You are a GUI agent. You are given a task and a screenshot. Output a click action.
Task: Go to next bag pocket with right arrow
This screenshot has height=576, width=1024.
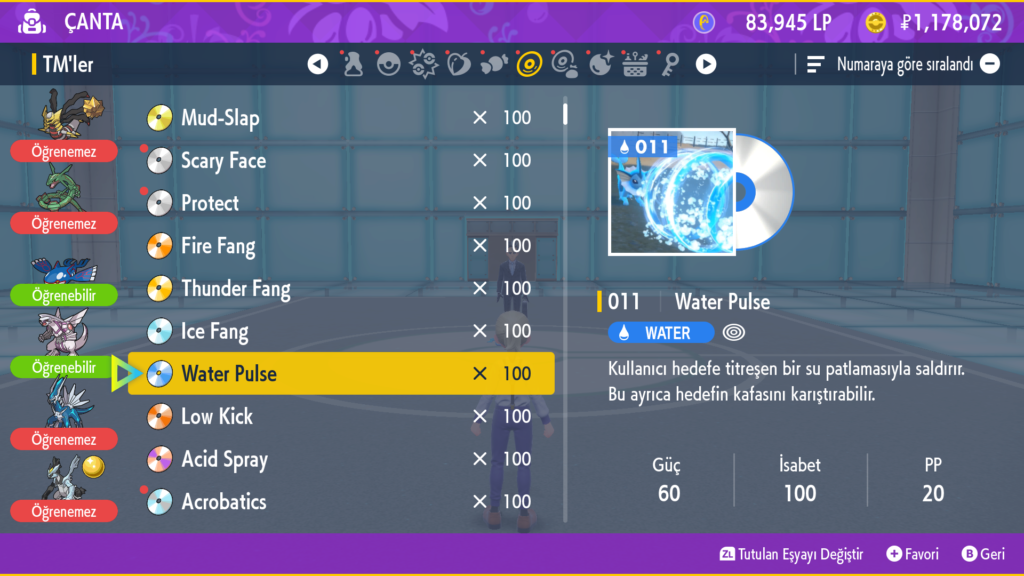(706, 65)
